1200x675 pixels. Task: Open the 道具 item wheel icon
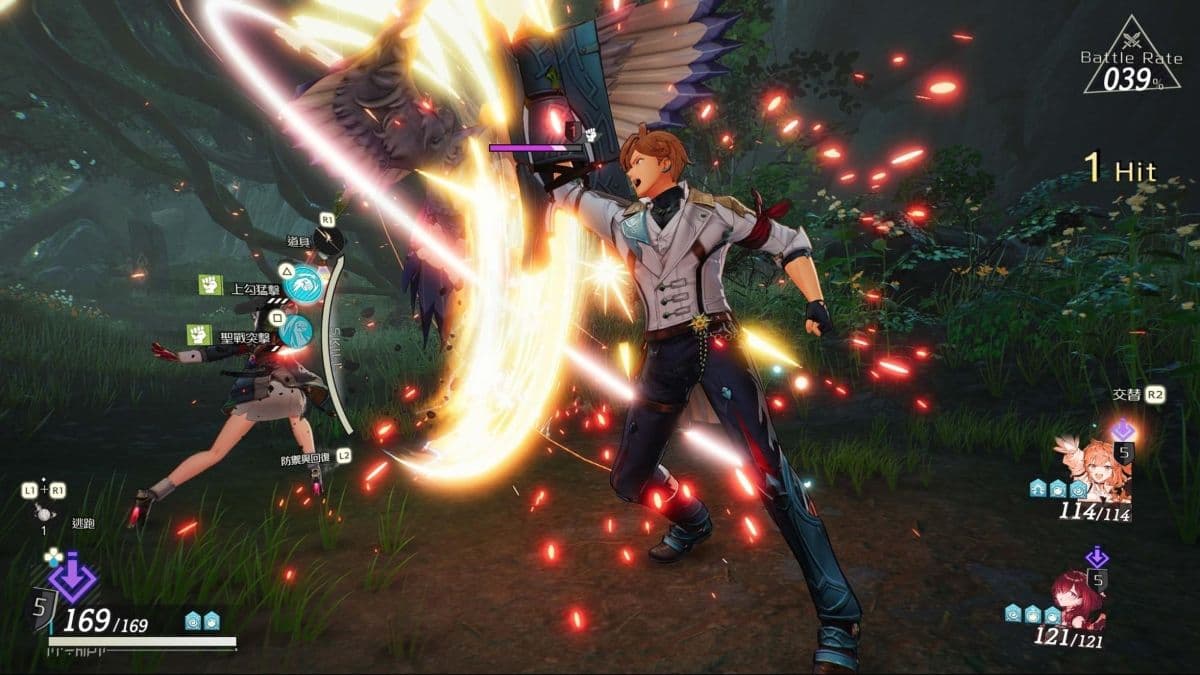328,240
